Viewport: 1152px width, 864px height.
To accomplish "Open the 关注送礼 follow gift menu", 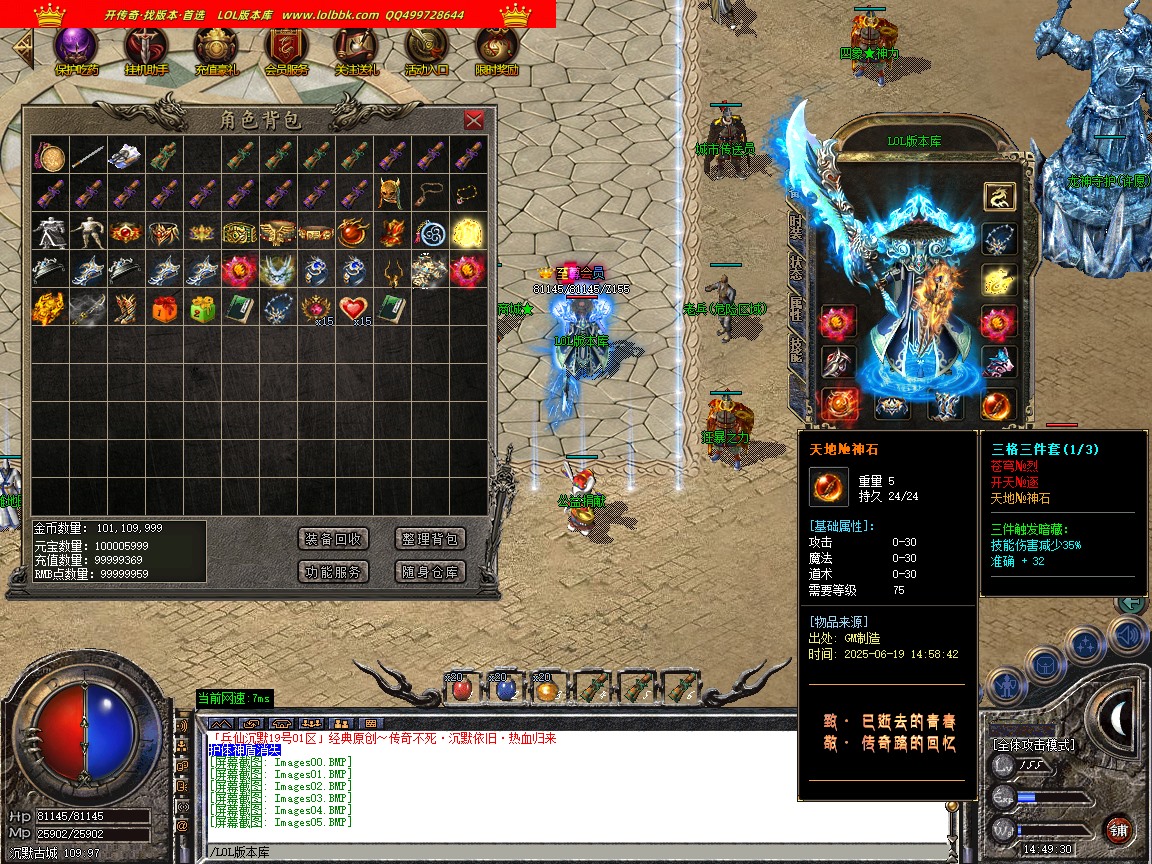I will (x=356, y=49).
